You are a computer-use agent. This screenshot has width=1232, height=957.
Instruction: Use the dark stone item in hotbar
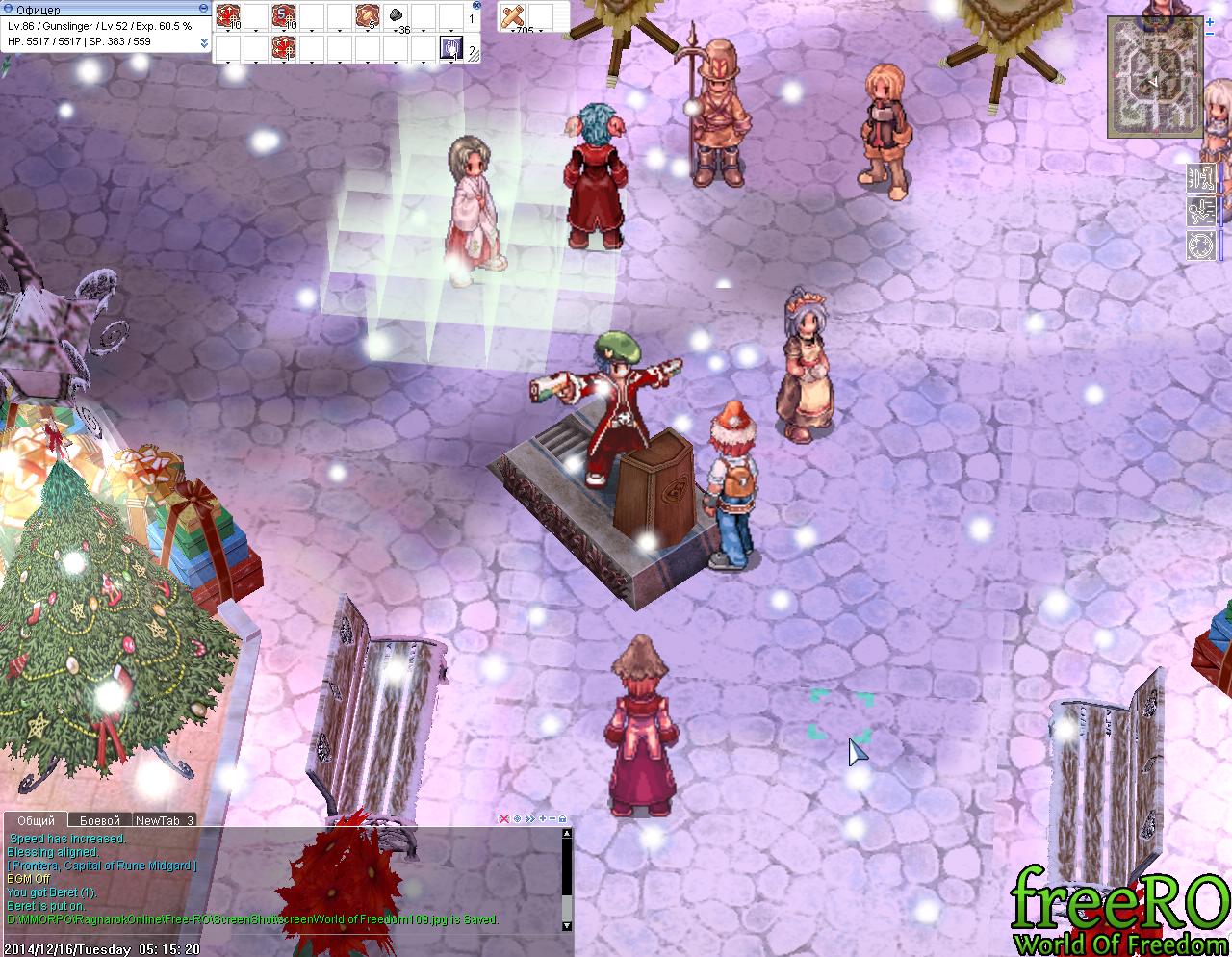pyautogui.click(x=395, y=16)
